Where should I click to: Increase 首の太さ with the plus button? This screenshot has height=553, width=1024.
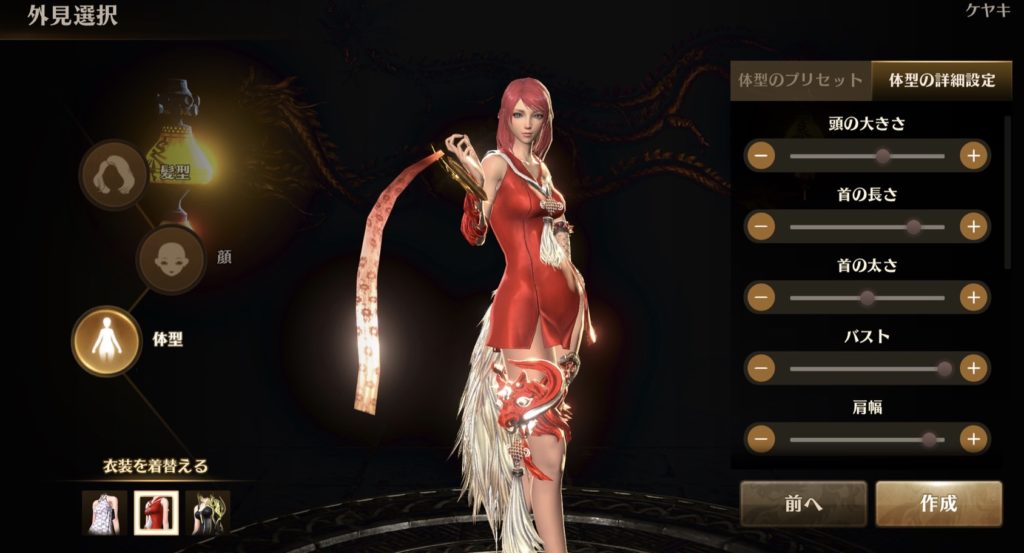coord(973,297)
